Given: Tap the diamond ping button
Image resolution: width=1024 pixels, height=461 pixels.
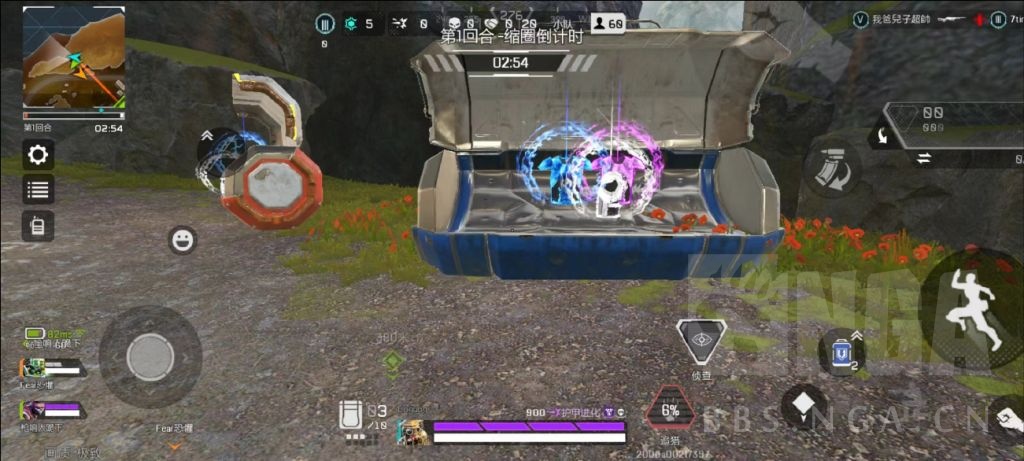Looking at the screenshot, I should click(804, 408).
